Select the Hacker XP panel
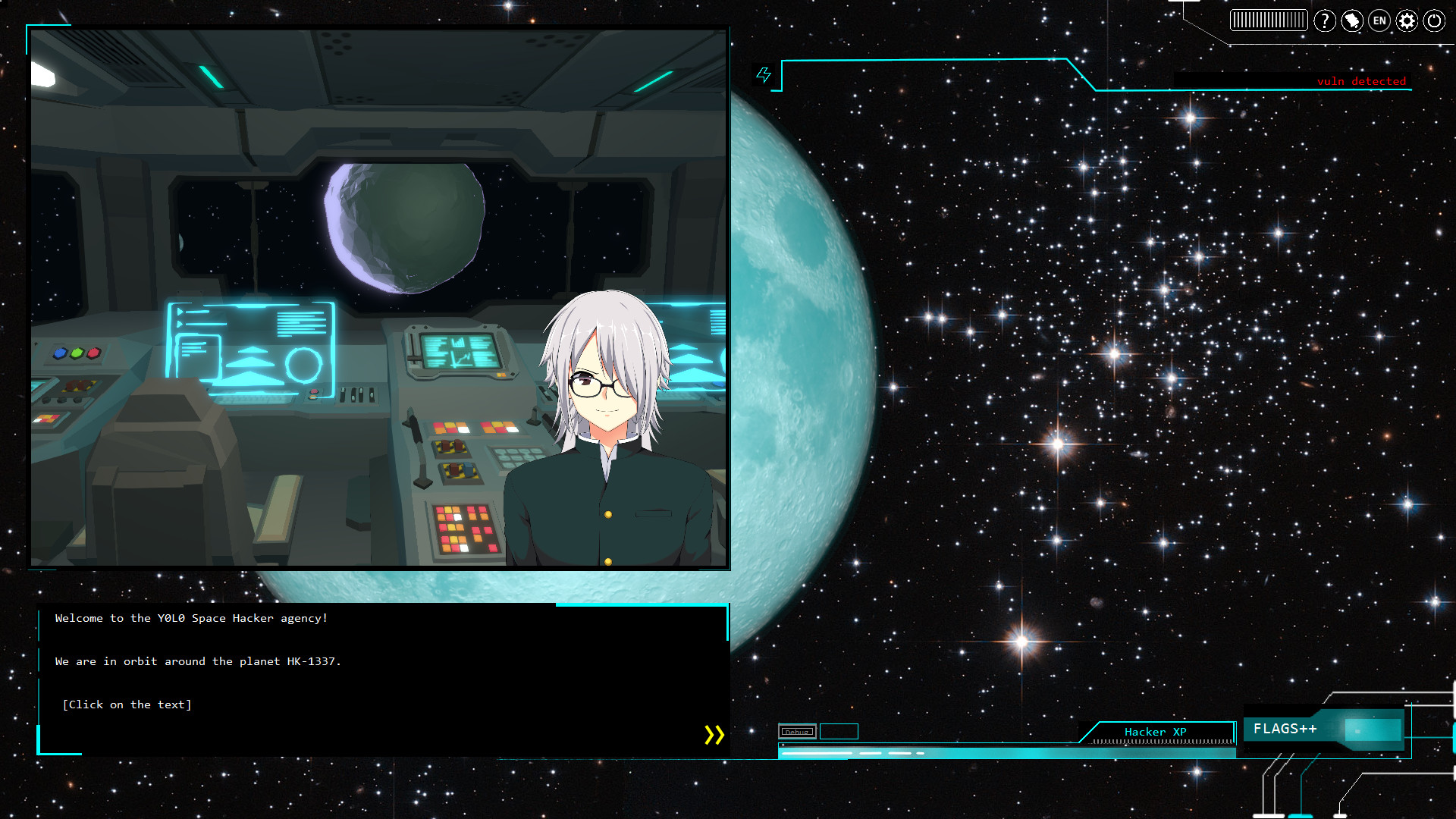 [1154, 731]
